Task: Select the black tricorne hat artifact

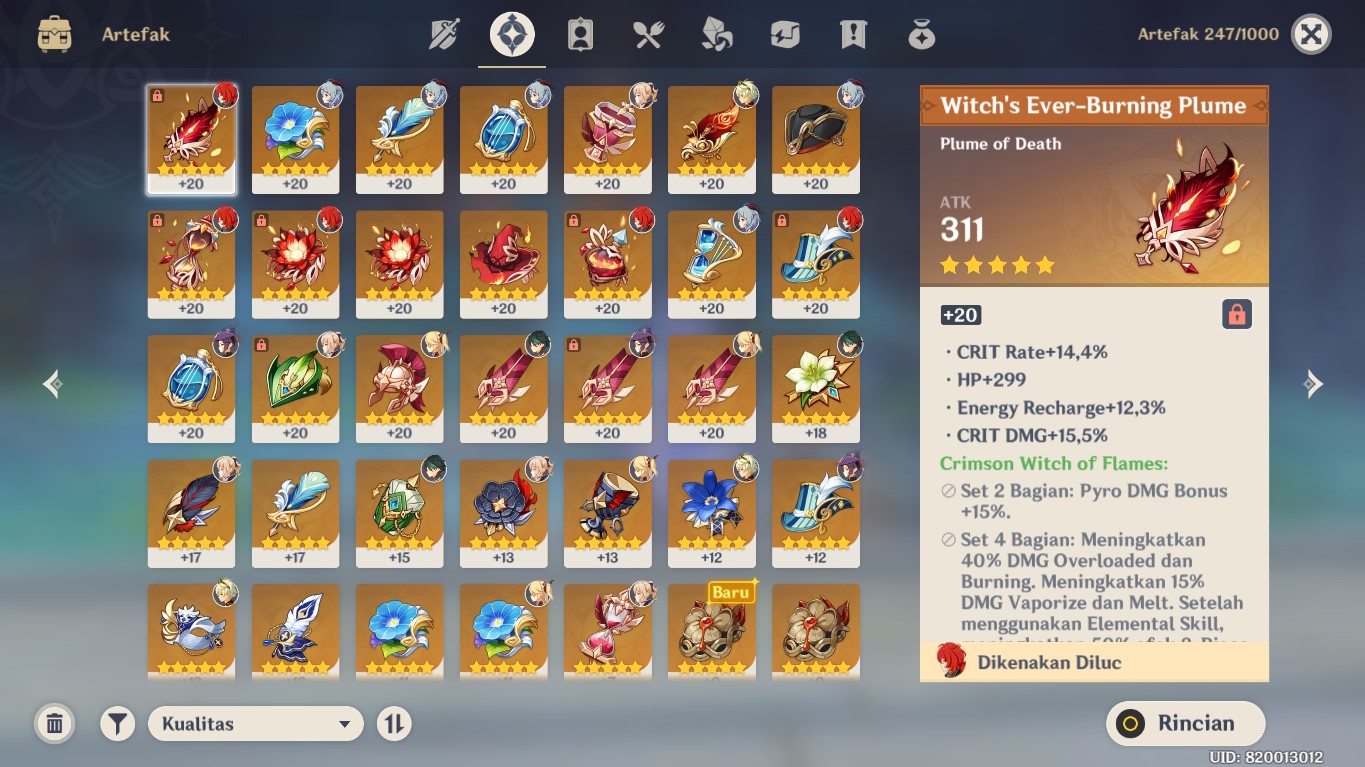Action: [x=815, y=138]
